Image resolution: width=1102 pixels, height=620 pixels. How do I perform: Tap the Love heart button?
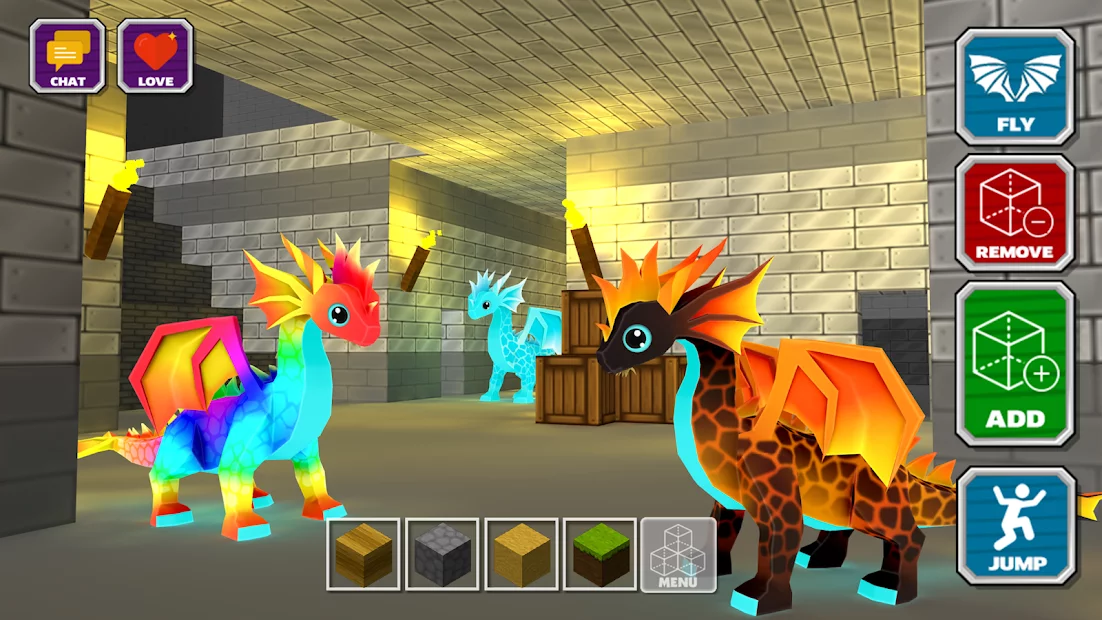point(155,56)
